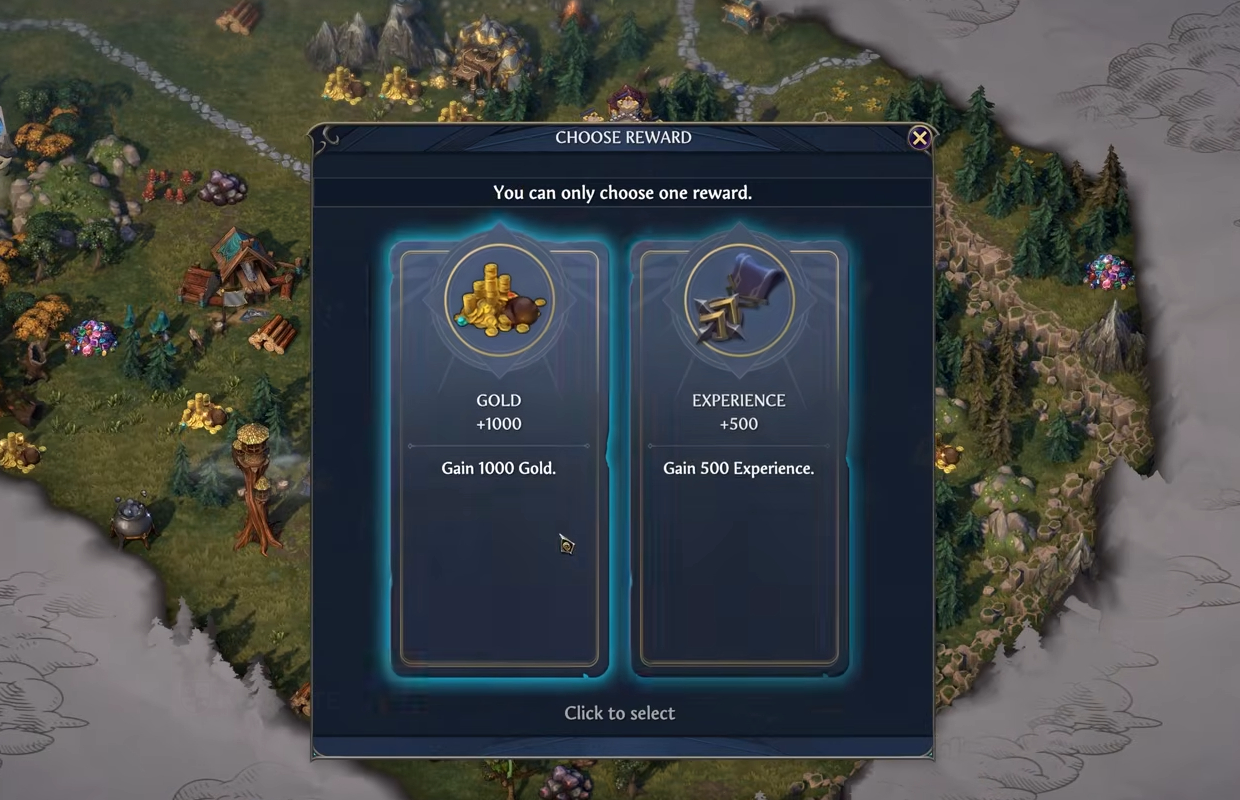Close the Choose Reward dialog
1240x800 pixels.
920,138
